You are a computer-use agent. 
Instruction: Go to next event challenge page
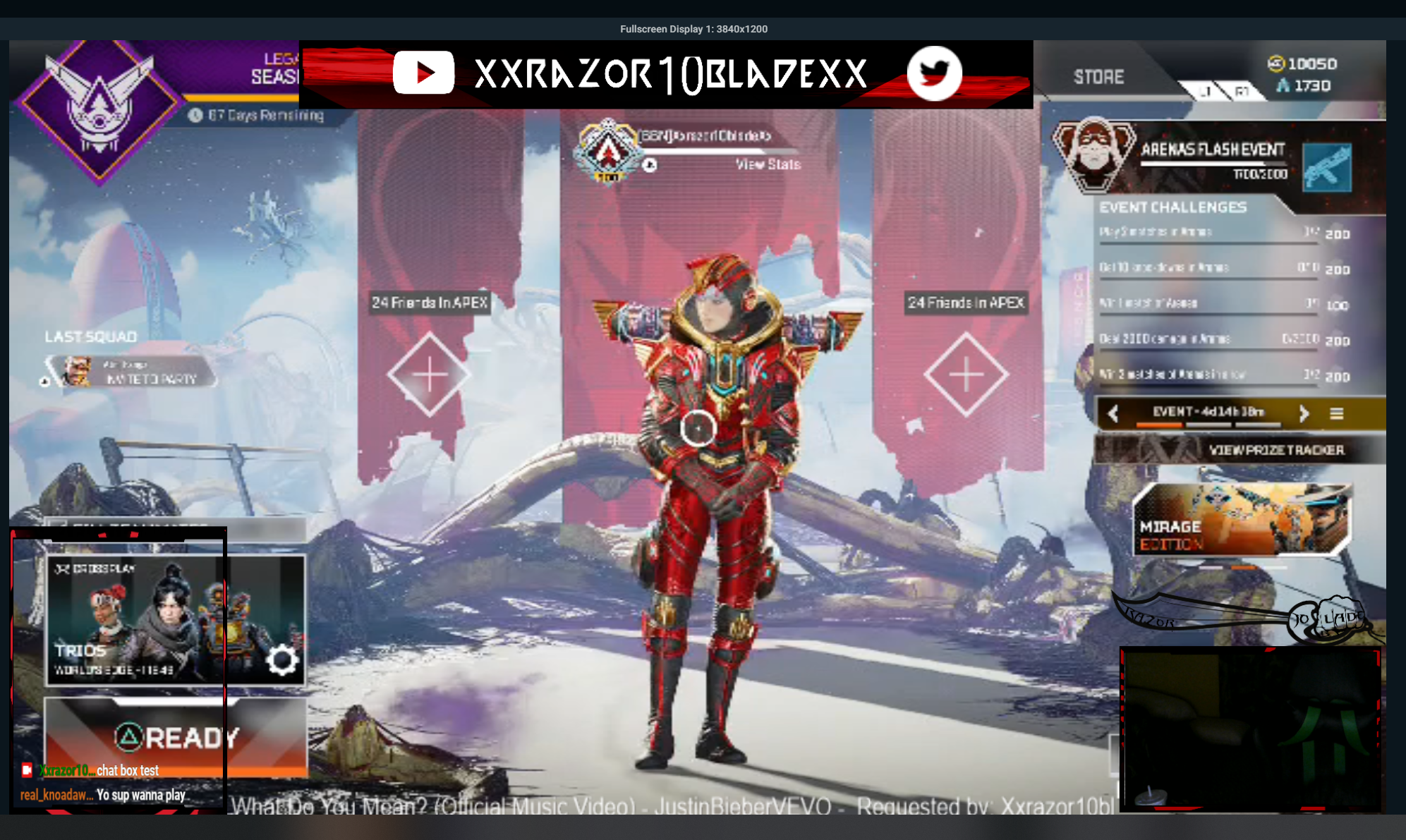point(1304,413)
